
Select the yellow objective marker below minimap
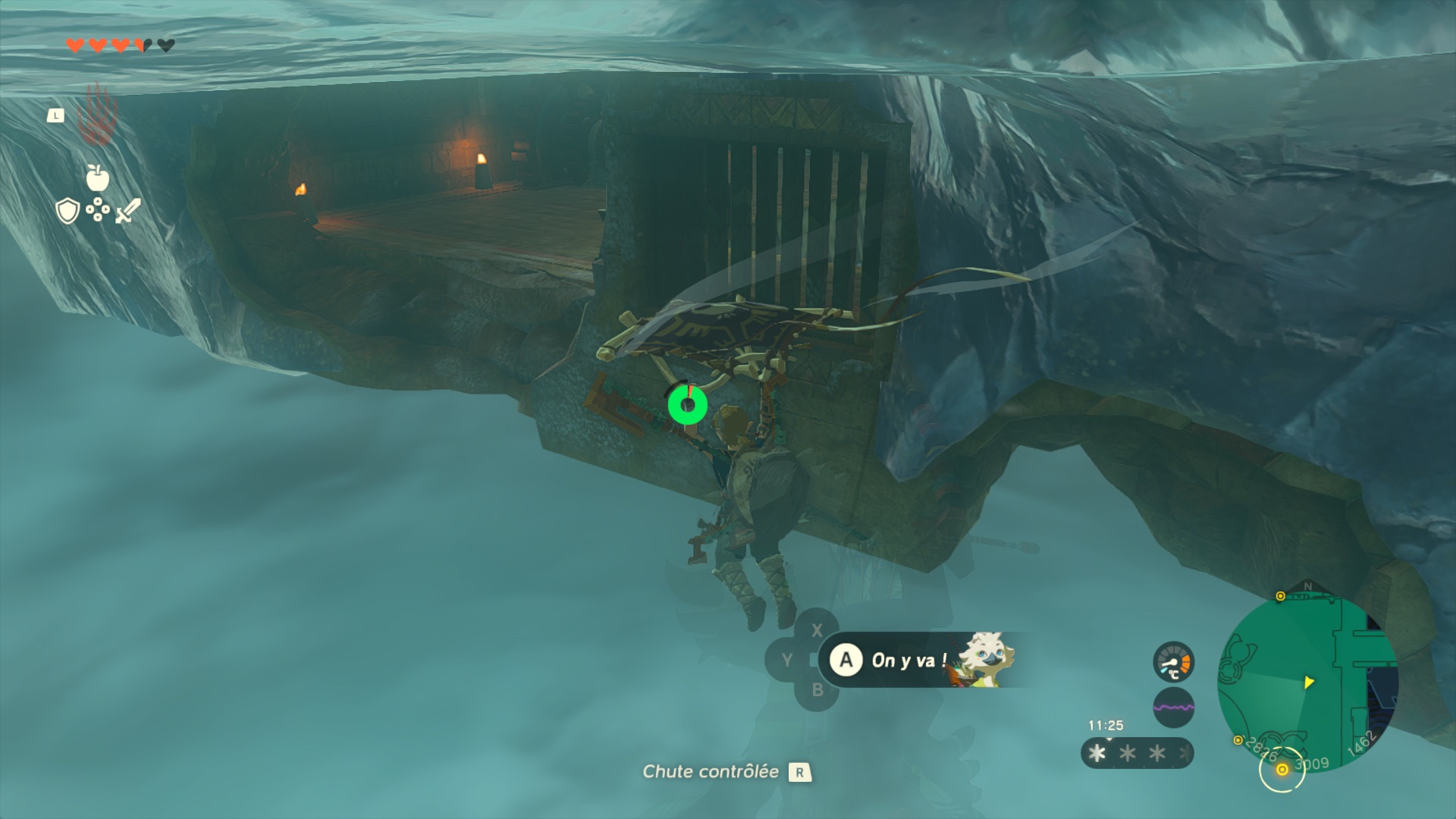pyautogui.click(x=1282, y=770)
